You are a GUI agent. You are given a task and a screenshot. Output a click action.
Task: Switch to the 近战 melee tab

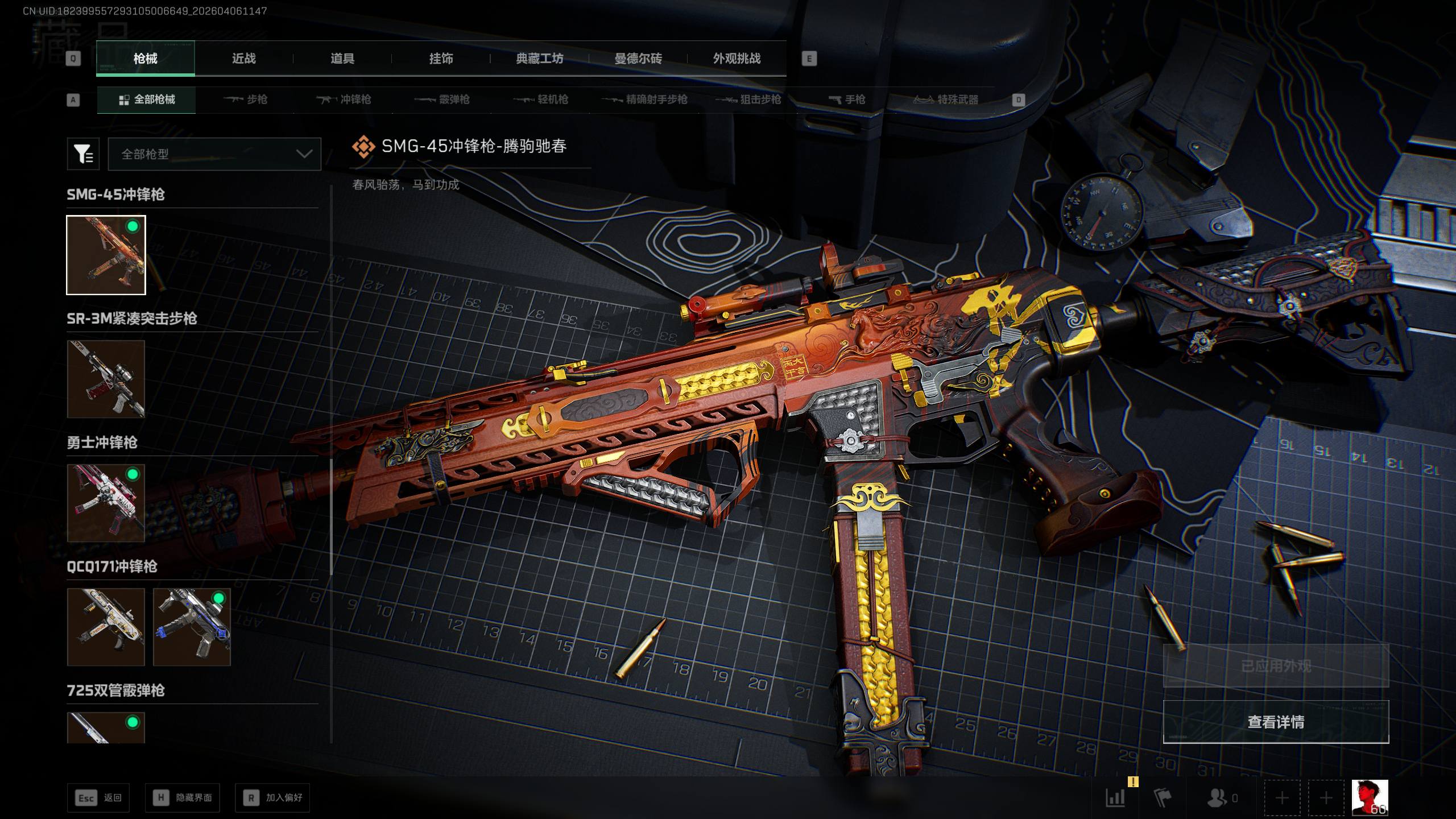(243, 59)
